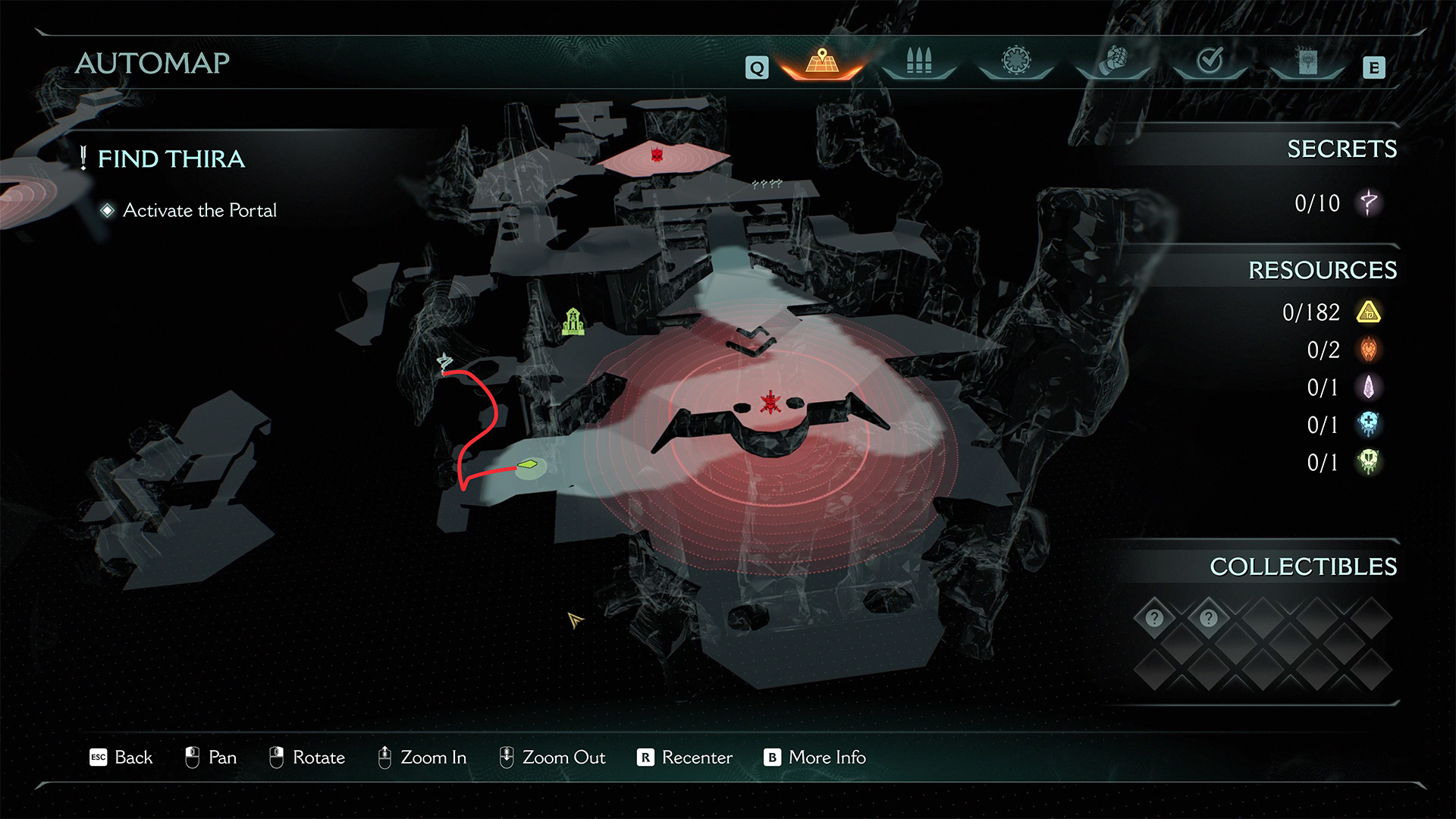Switch to the bullets arsenal tab
1456x819 pixels.
(918, 61)
